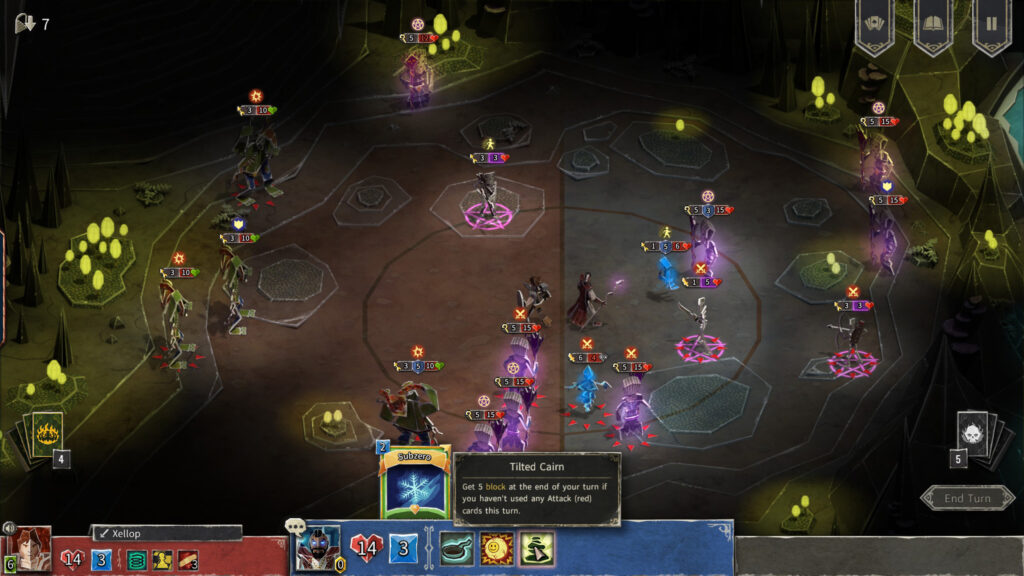Open the card deck banner

(873, 22)
